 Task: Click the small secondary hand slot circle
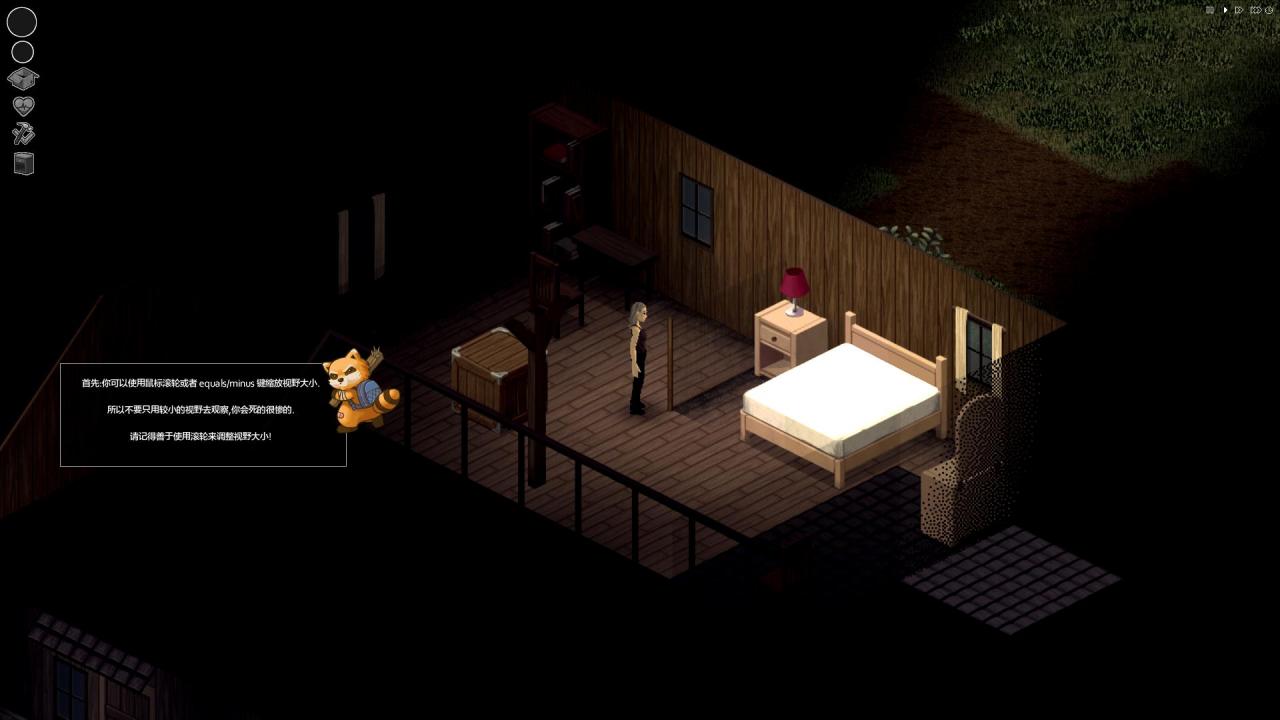pos(22,52)
